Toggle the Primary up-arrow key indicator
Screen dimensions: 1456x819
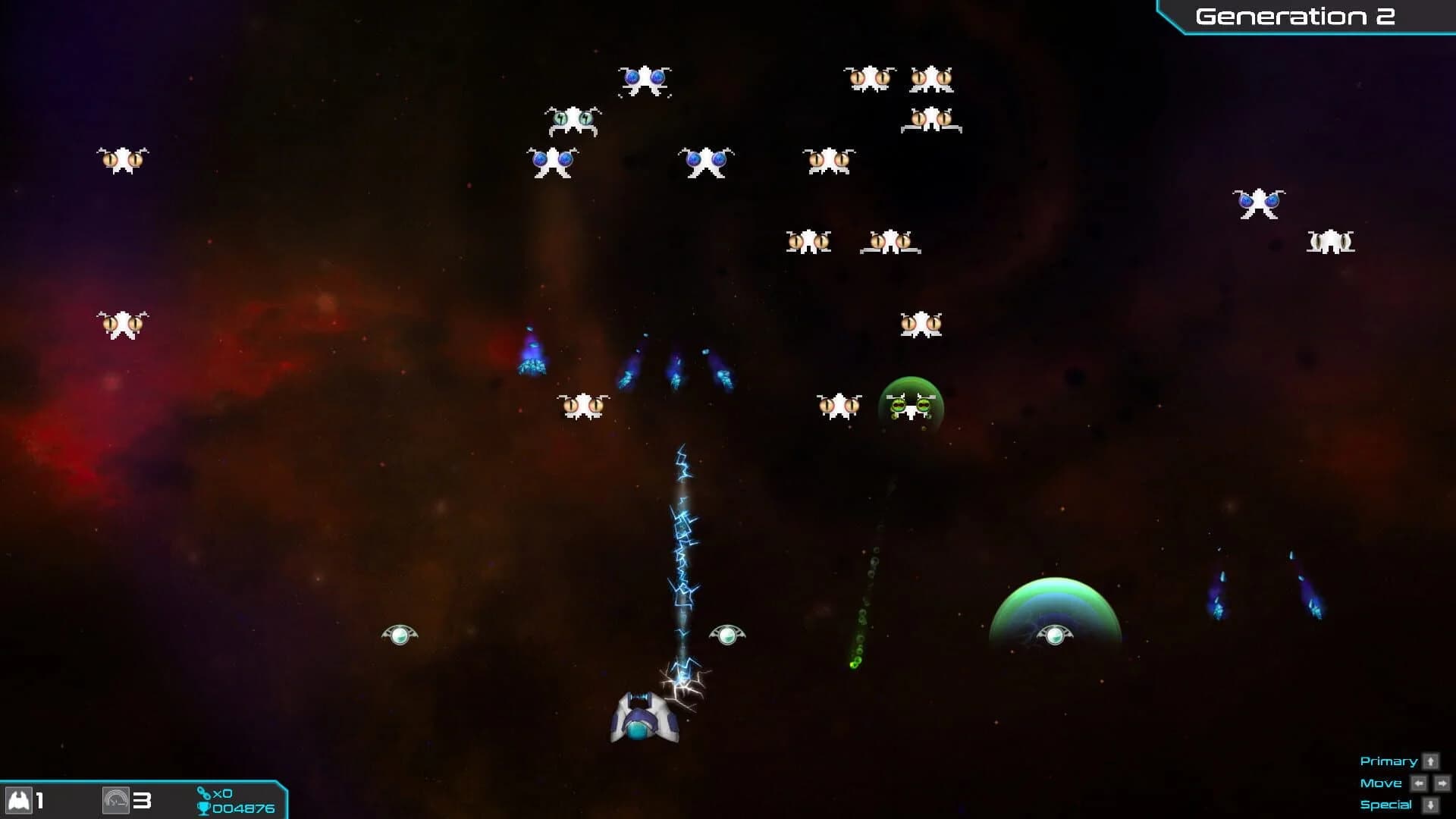click(1430, 761)
